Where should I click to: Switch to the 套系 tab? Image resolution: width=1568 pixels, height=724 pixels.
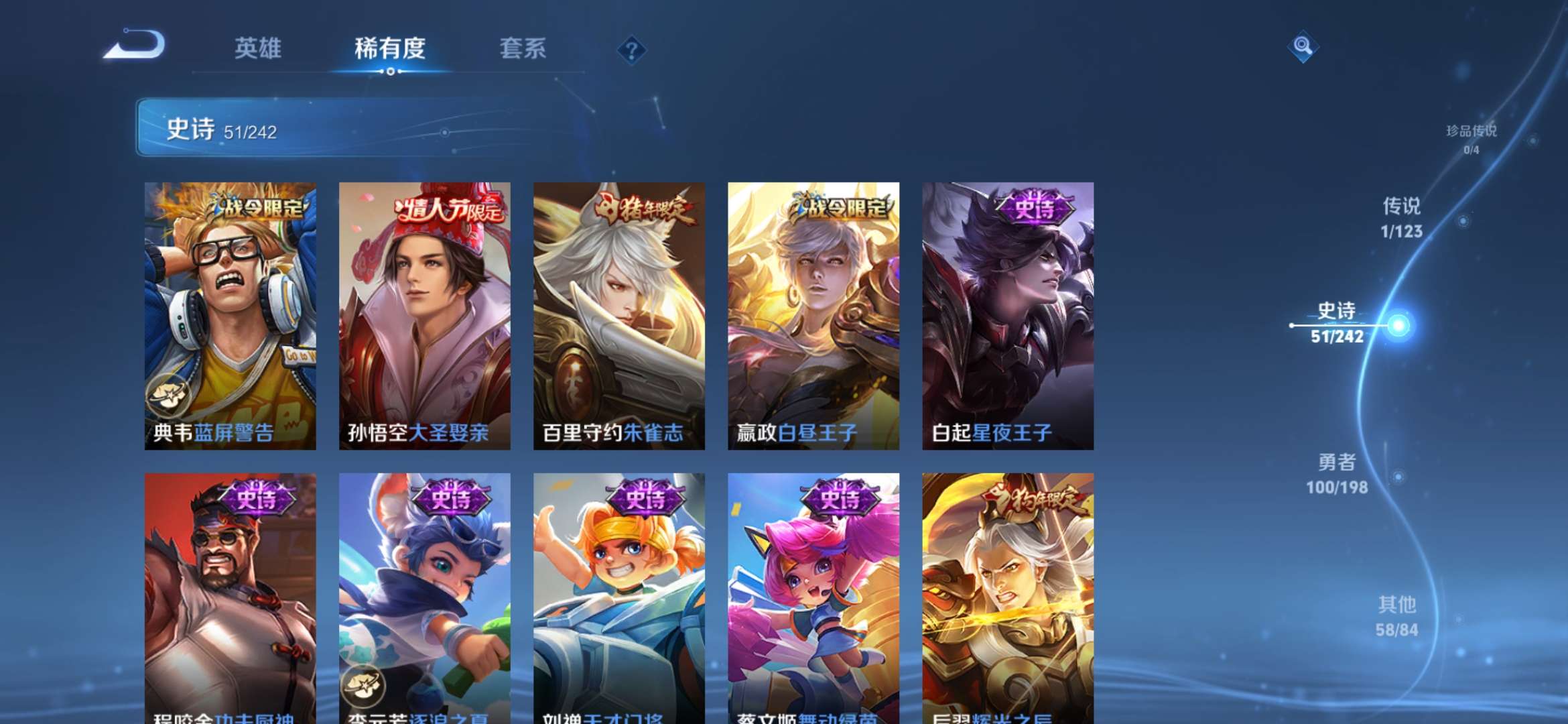(523, 48)
